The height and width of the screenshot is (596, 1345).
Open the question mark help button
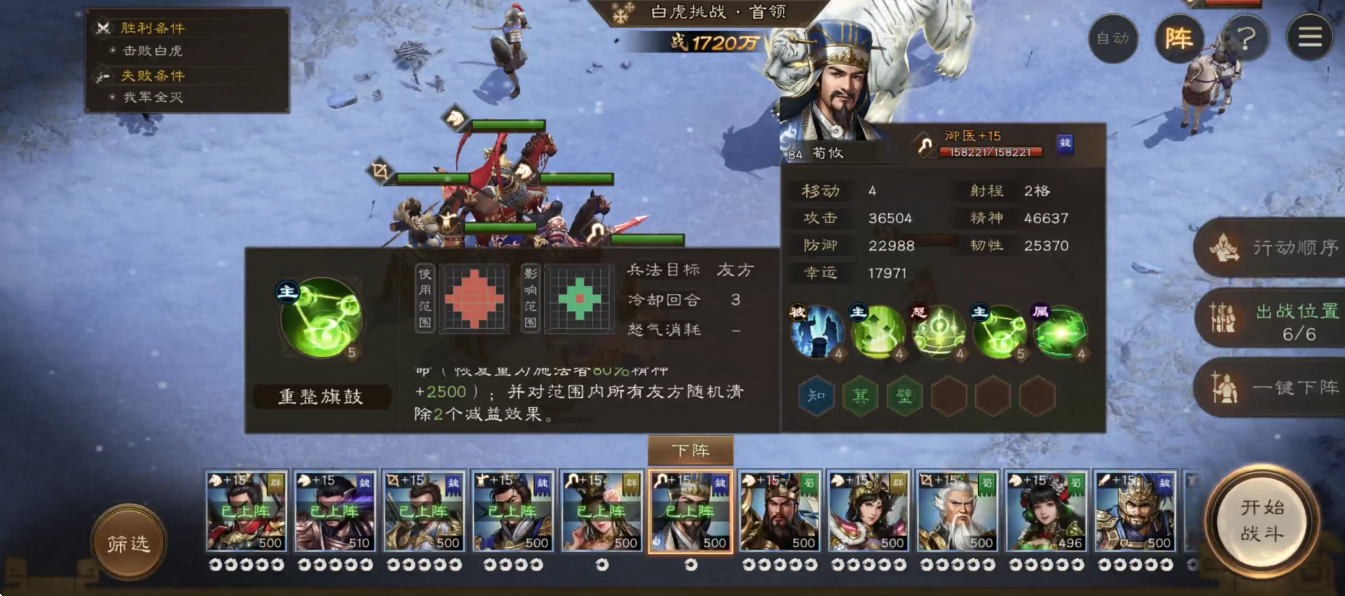(1245, 39)
